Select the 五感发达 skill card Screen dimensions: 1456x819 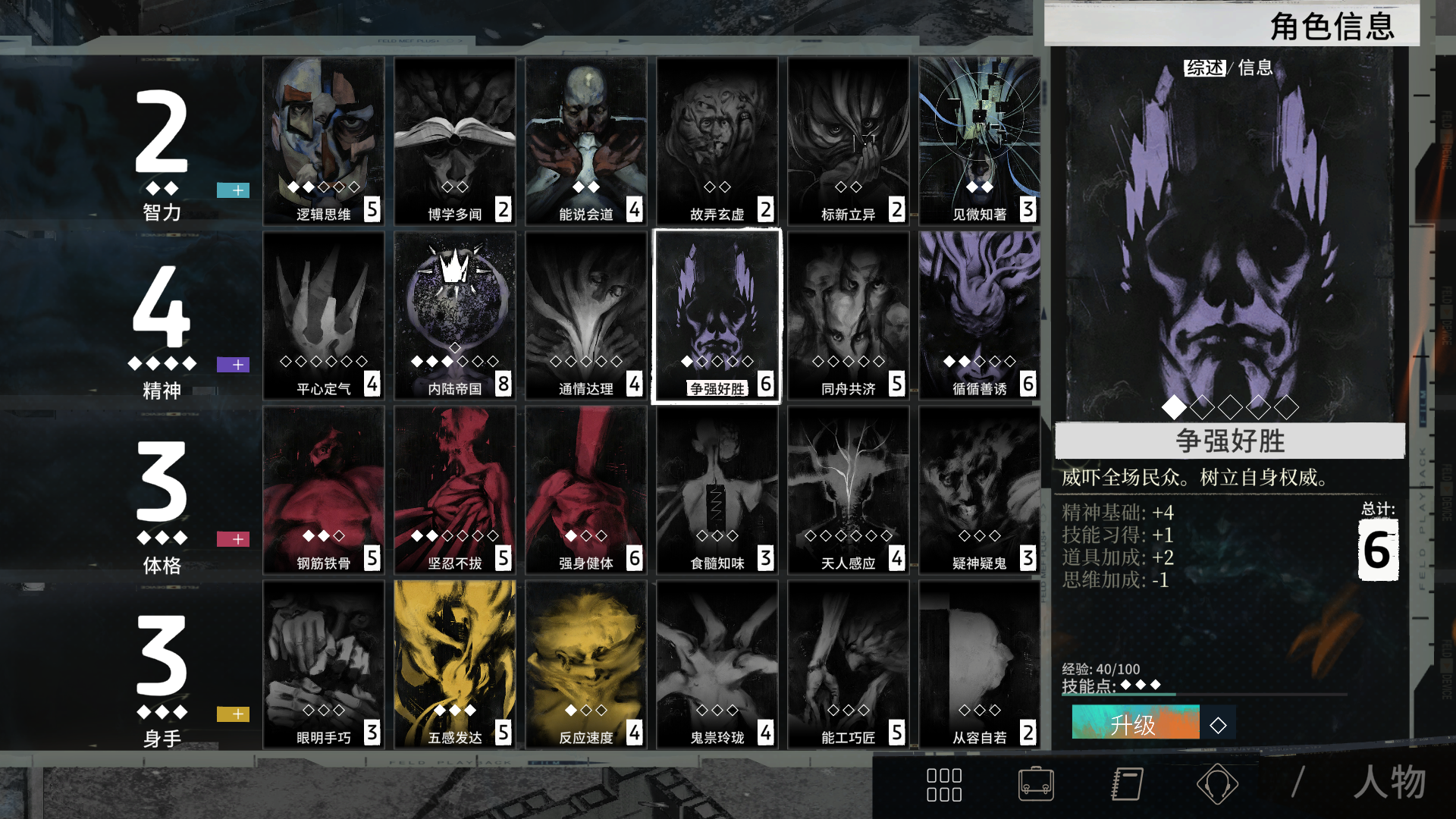[x=455, y=664]
